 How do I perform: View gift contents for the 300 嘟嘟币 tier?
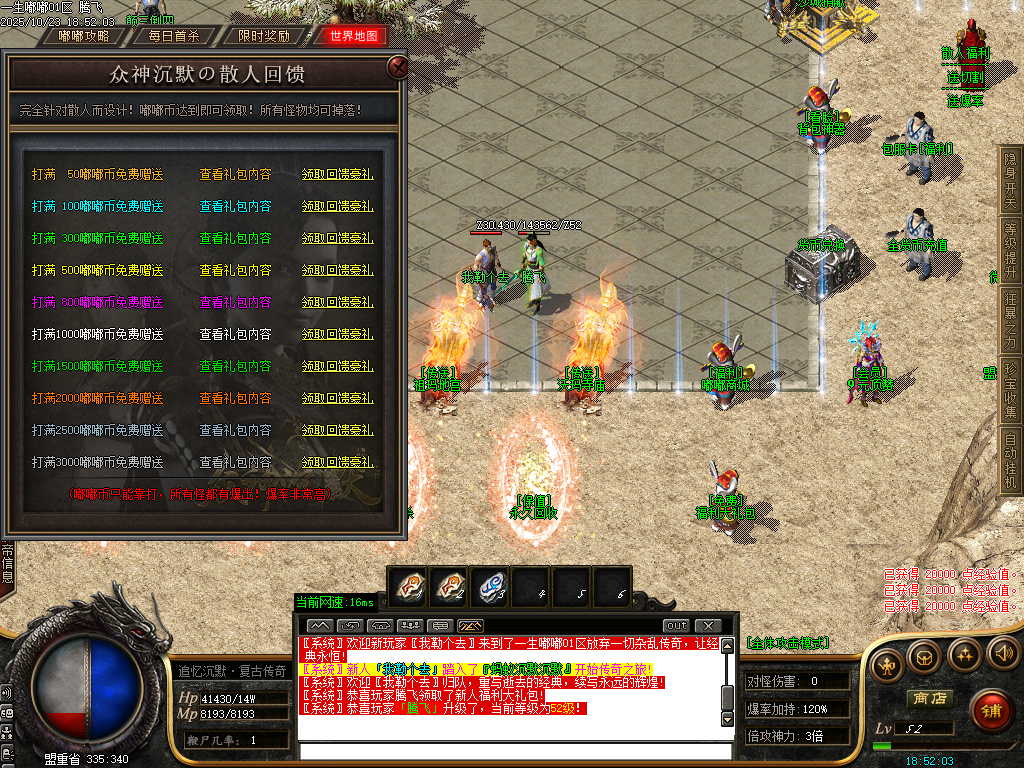[x=235, y=238]
